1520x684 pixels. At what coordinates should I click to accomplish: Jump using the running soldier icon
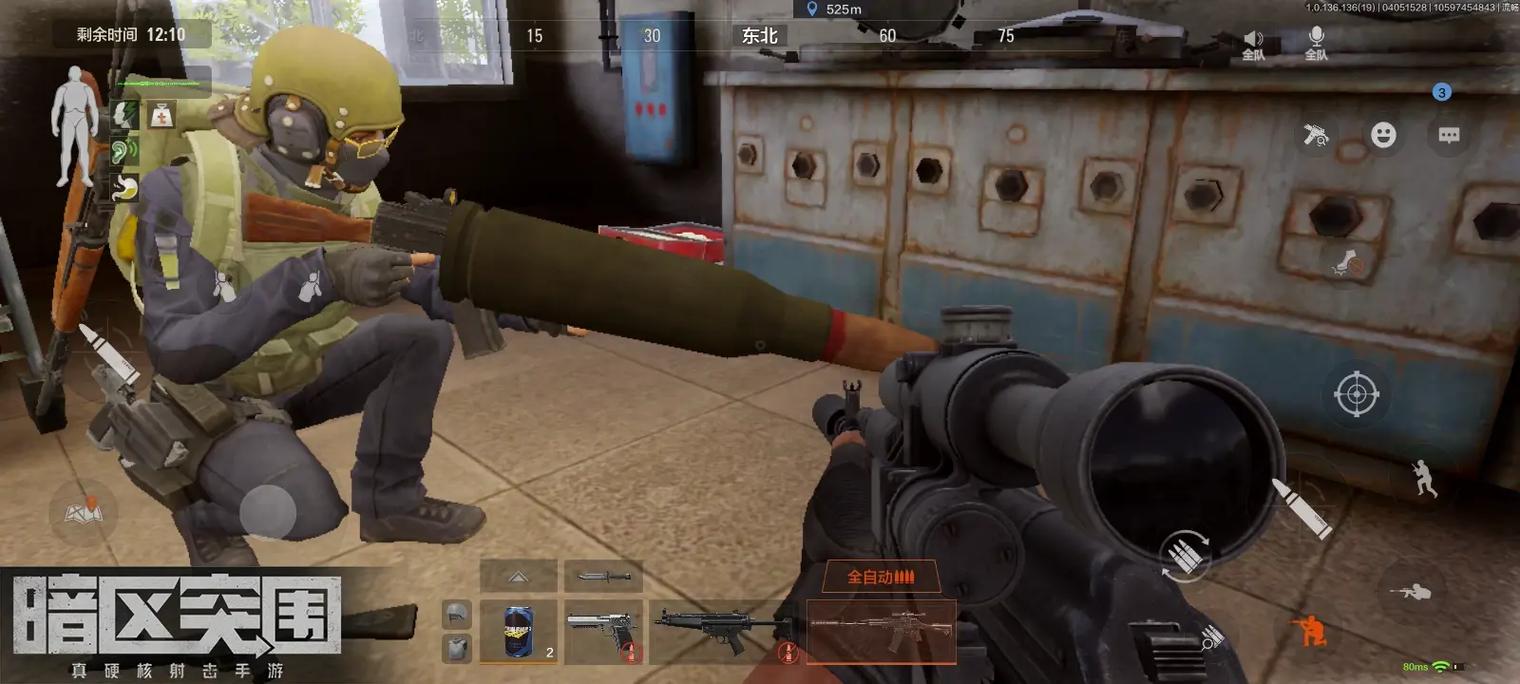(x=1425, y=478)
